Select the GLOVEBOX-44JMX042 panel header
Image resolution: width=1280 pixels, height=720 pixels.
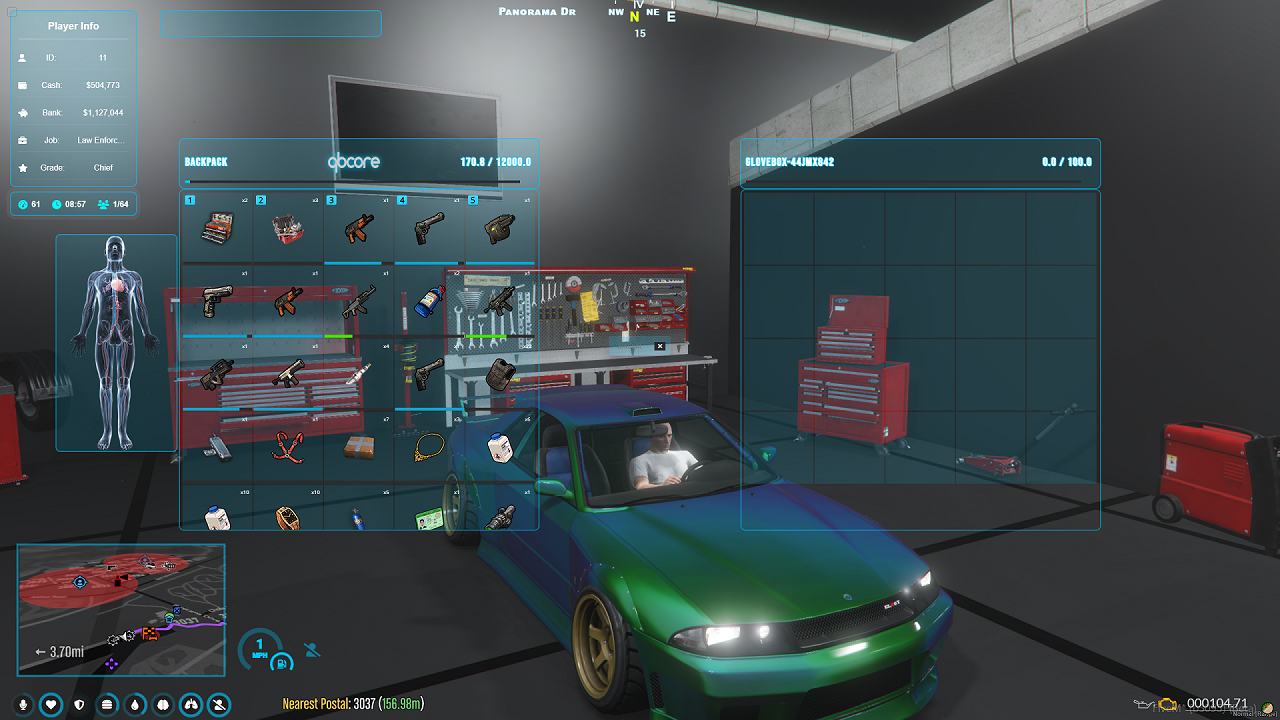click(x=790, y=159)
